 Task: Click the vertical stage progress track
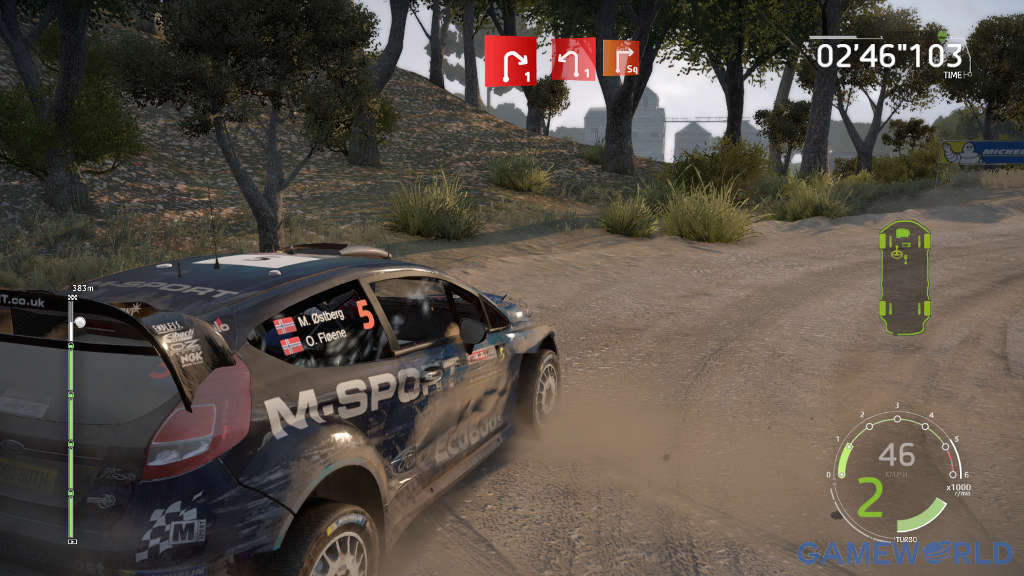tap(71, 420)
